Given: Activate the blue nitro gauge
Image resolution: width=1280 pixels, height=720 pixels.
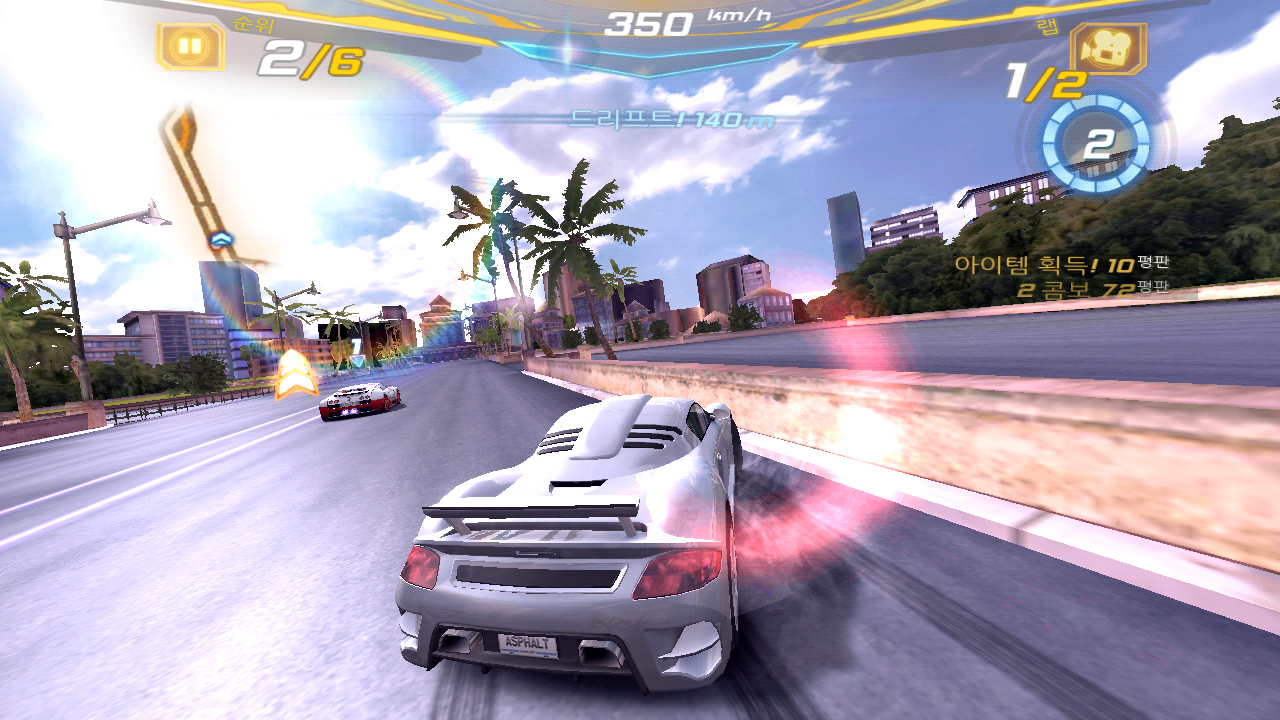Looking at the screenshot, I should pos(1096,145).
